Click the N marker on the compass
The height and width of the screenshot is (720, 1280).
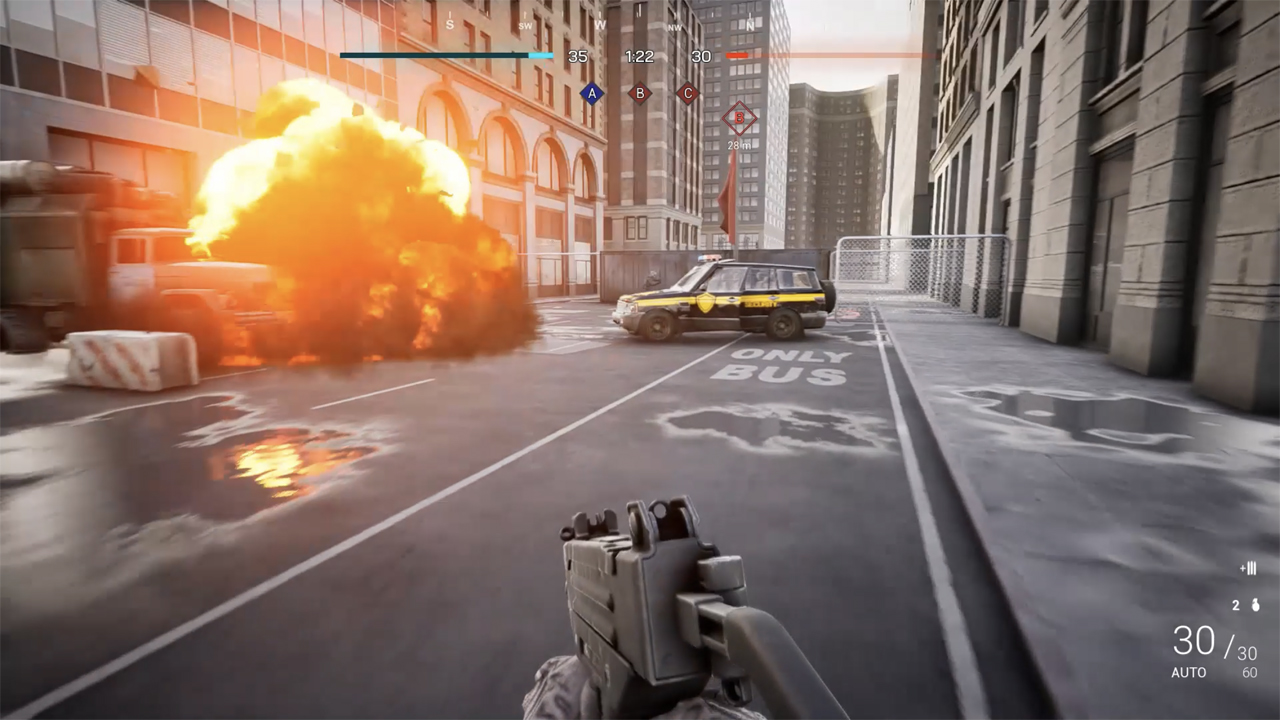tap(750, 24)
